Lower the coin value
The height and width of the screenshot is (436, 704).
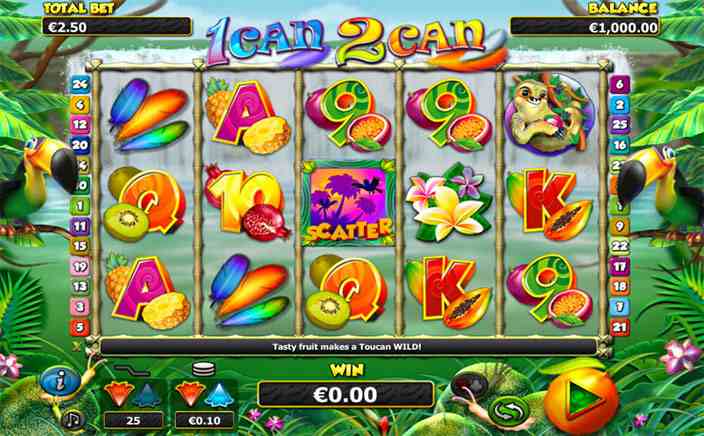pyautogui.click(x=191, y=390)
